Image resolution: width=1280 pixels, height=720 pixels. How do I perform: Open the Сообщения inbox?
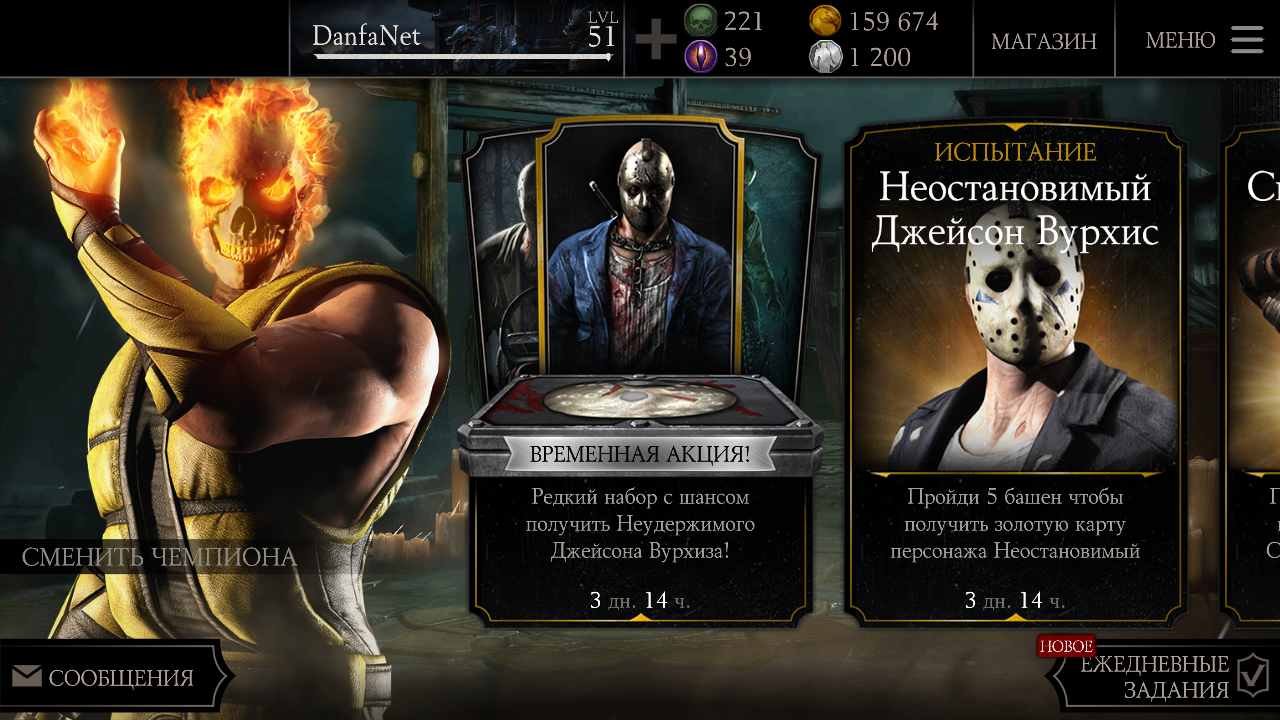(110, 678)
